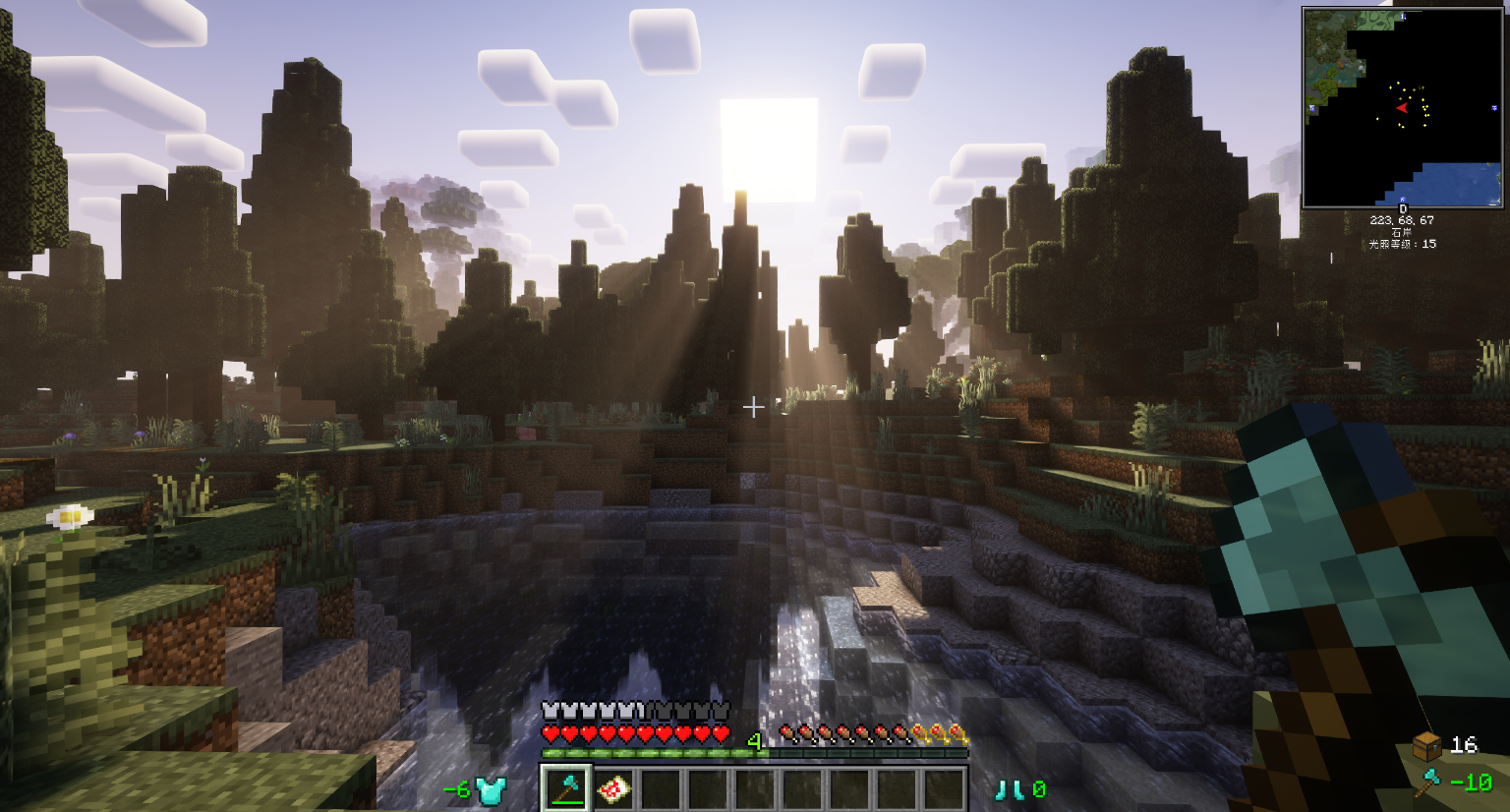Click the coordinates text 223, 68, 67
Viewport: 1510px width, 812px height.
tap(1402, 220)
